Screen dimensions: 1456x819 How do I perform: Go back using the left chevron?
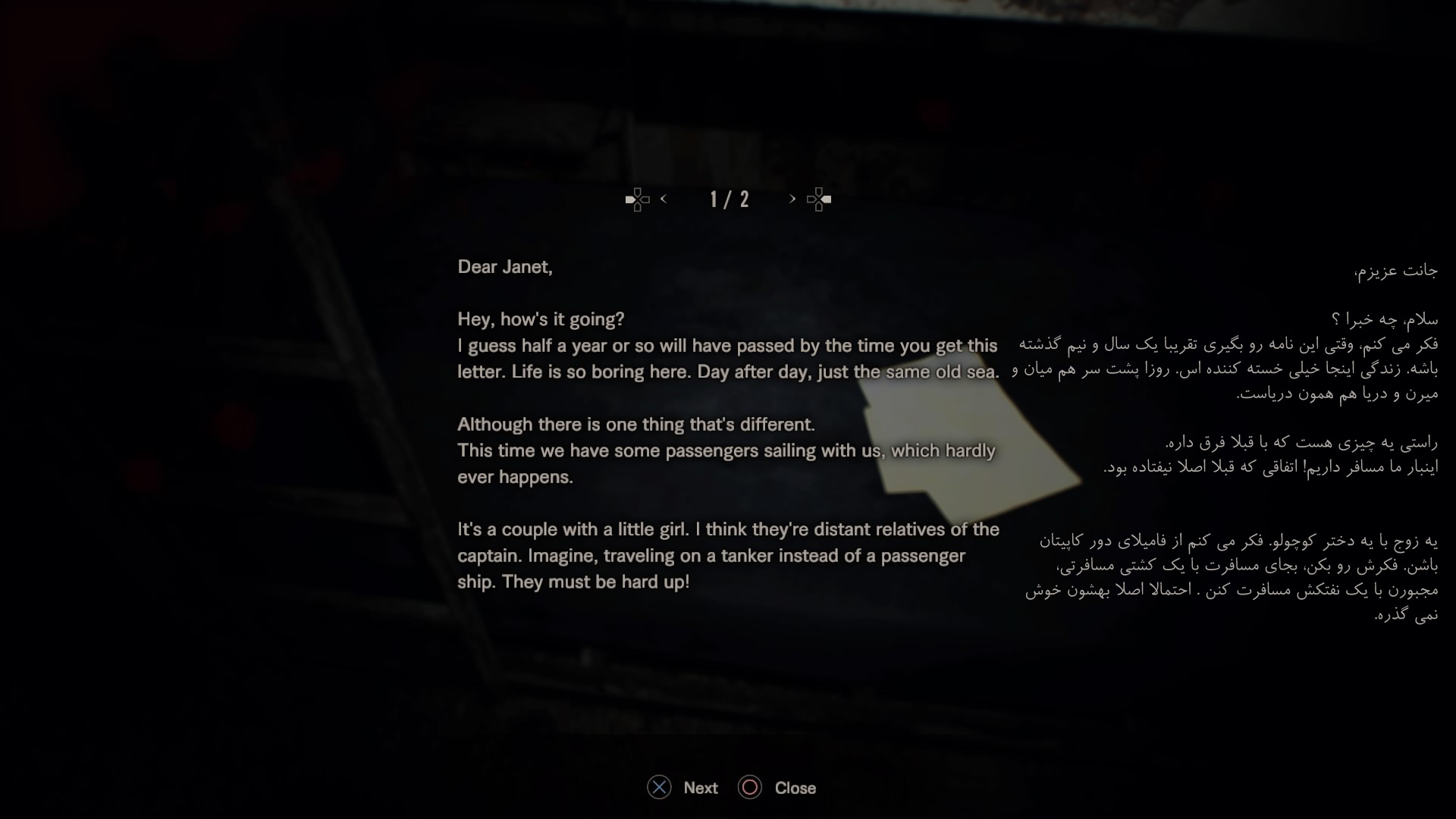(664, 199)
